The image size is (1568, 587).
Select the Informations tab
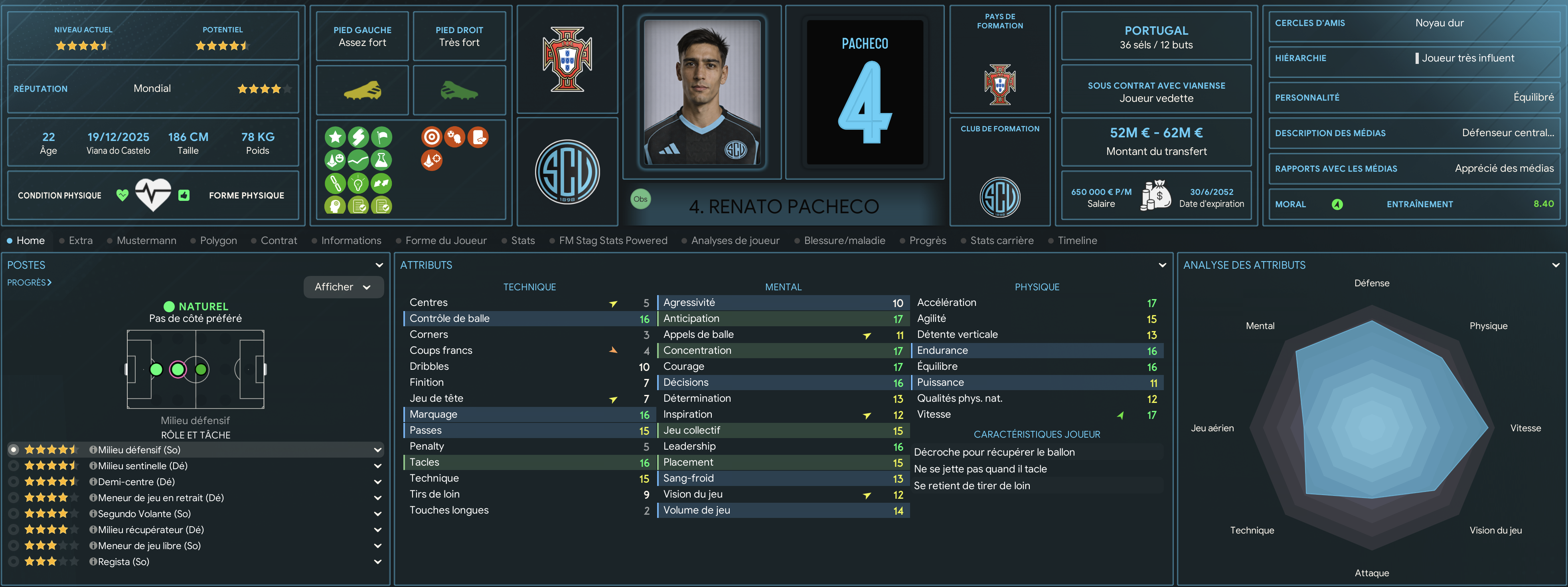tap(351, 240)
